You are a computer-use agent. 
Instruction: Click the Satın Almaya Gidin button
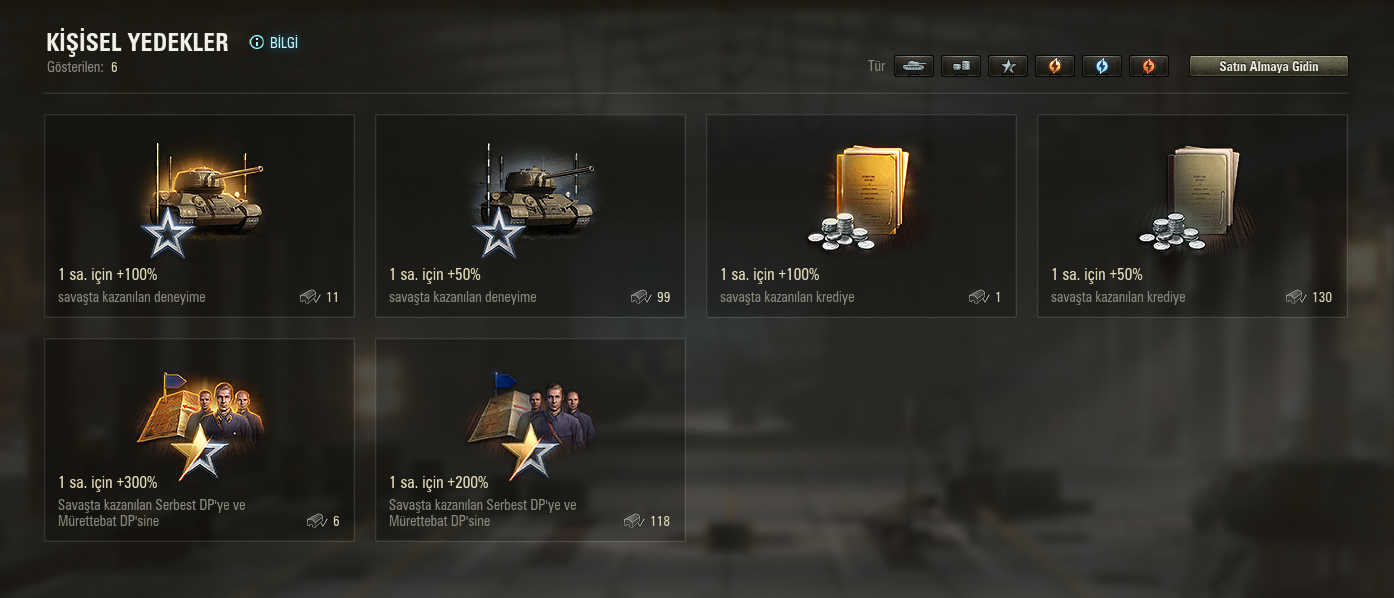(1268, 67)
